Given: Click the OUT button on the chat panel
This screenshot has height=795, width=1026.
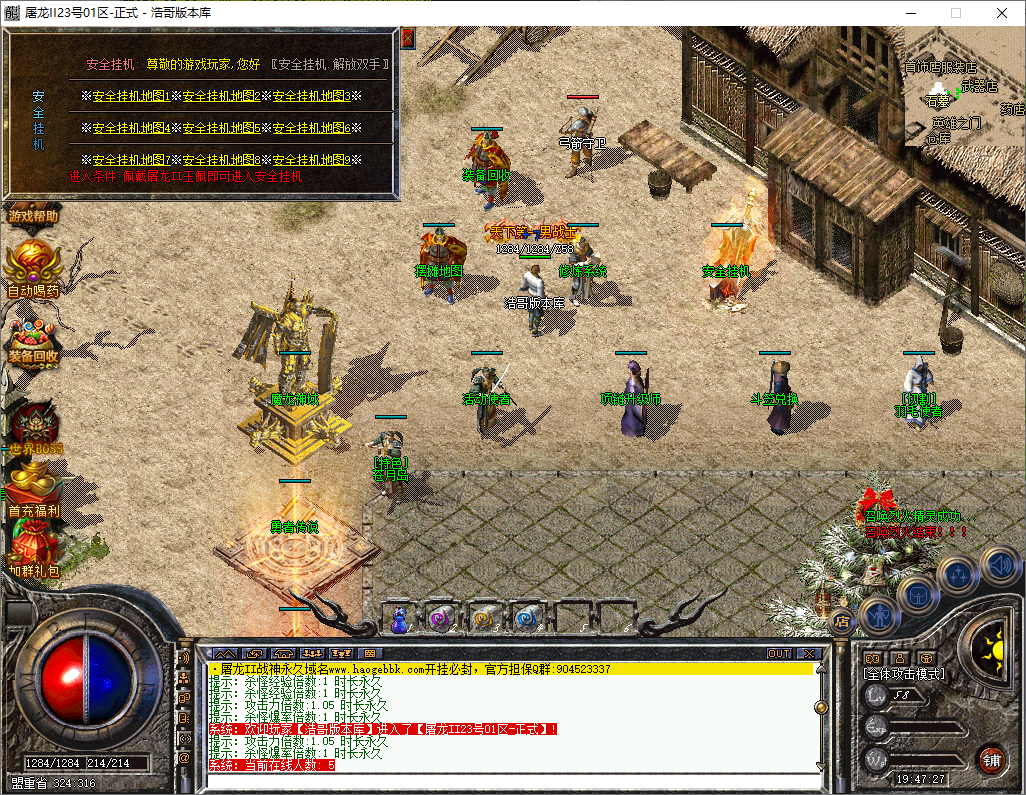Looking at the screenshot, I should click(x=779, y=653).
